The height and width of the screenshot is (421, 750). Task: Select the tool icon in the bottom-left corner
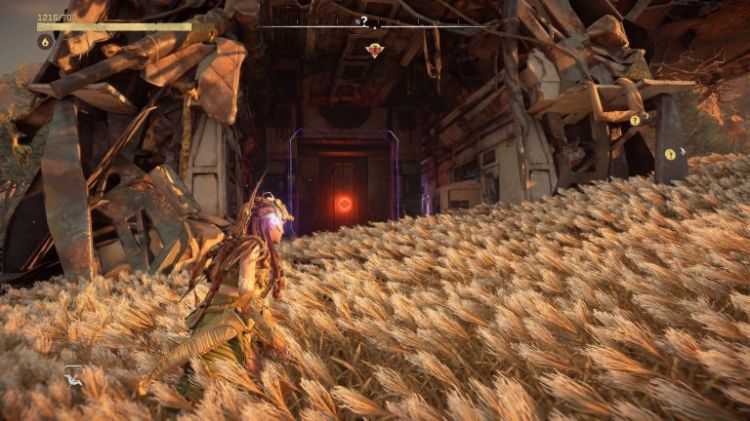[x=75, y=376]
